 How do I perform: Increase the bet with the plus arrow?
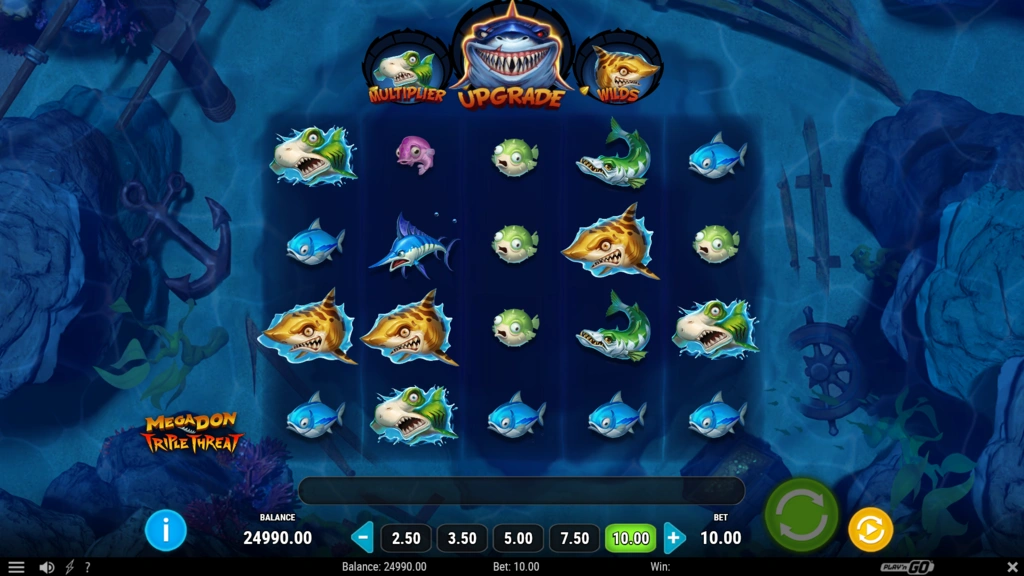(675, 538)
